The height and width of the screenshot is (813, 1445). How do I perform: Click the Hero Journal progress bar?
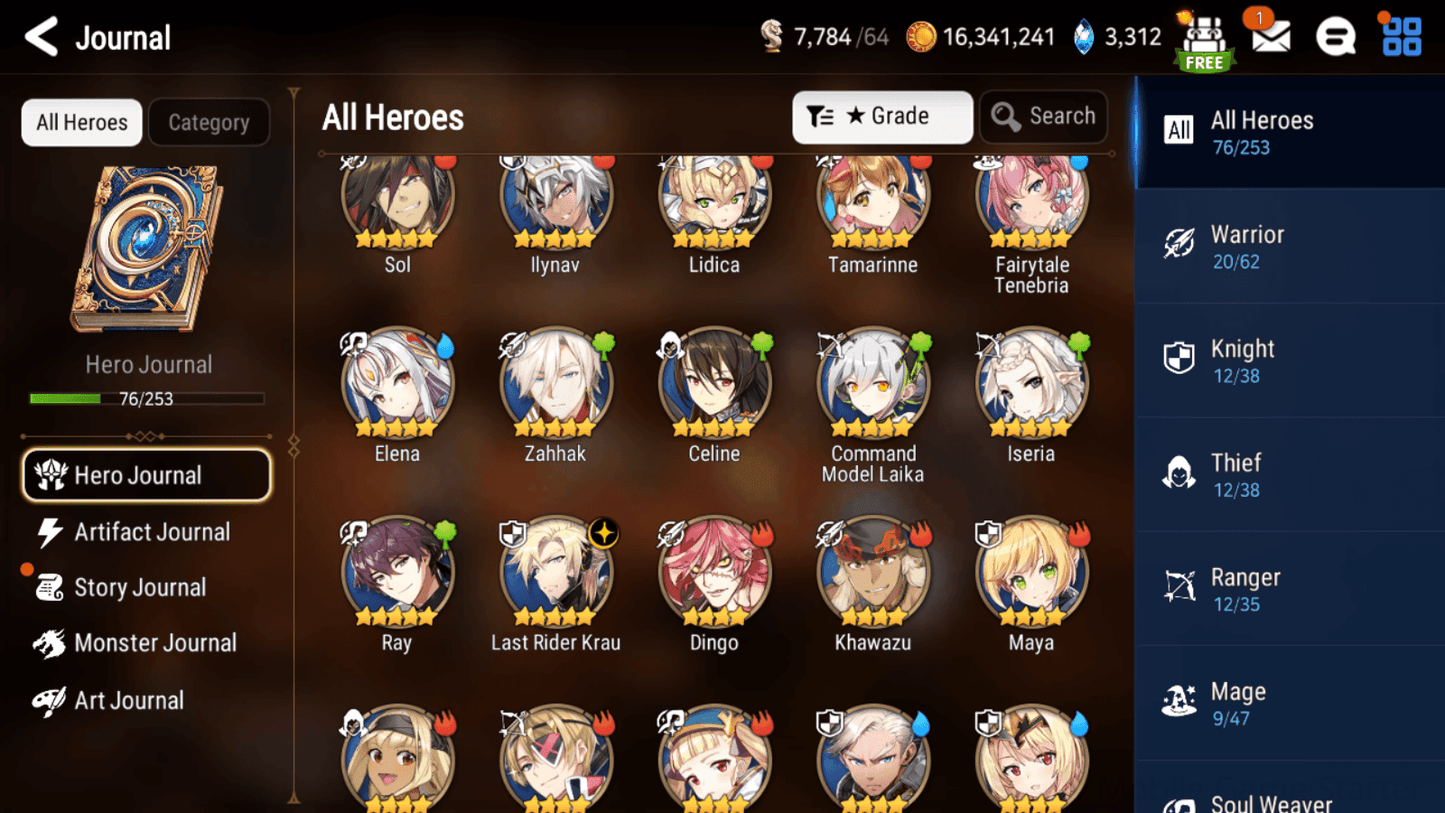coord(147,398)
